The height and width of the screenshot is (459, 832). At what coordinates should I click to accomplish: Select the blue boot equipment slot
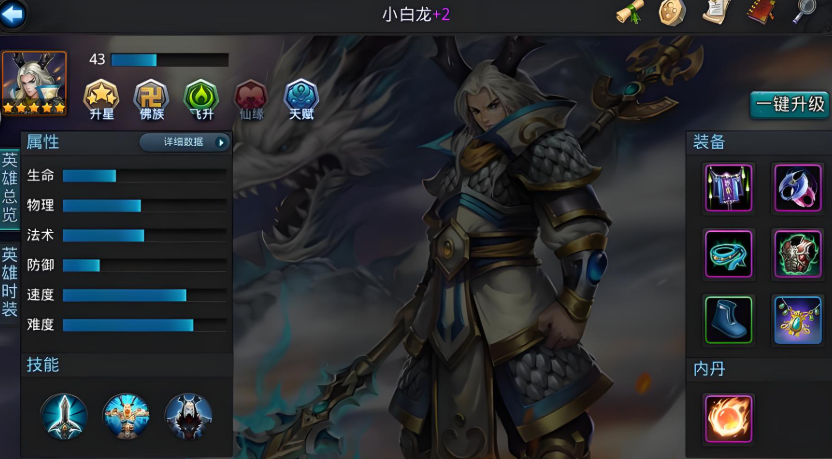(x=728, y=320)
